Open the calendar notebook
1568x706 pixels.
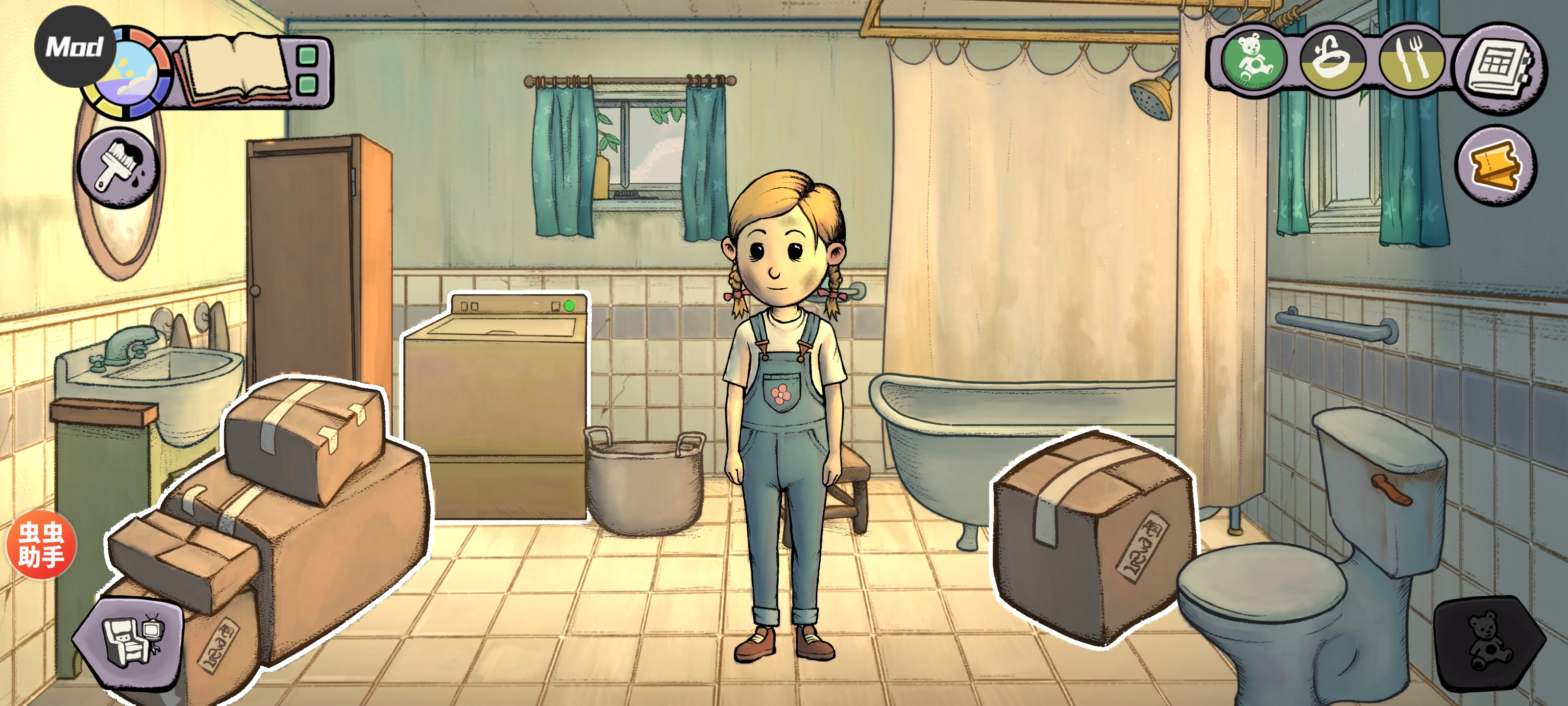click(1498, 68)
